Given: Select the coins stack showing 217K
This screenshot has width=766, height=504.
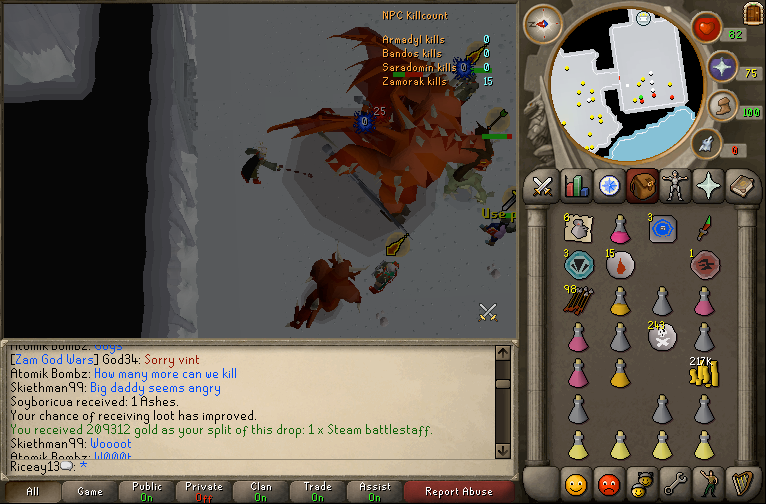Looking at the screenshot, I should (704, 372).
